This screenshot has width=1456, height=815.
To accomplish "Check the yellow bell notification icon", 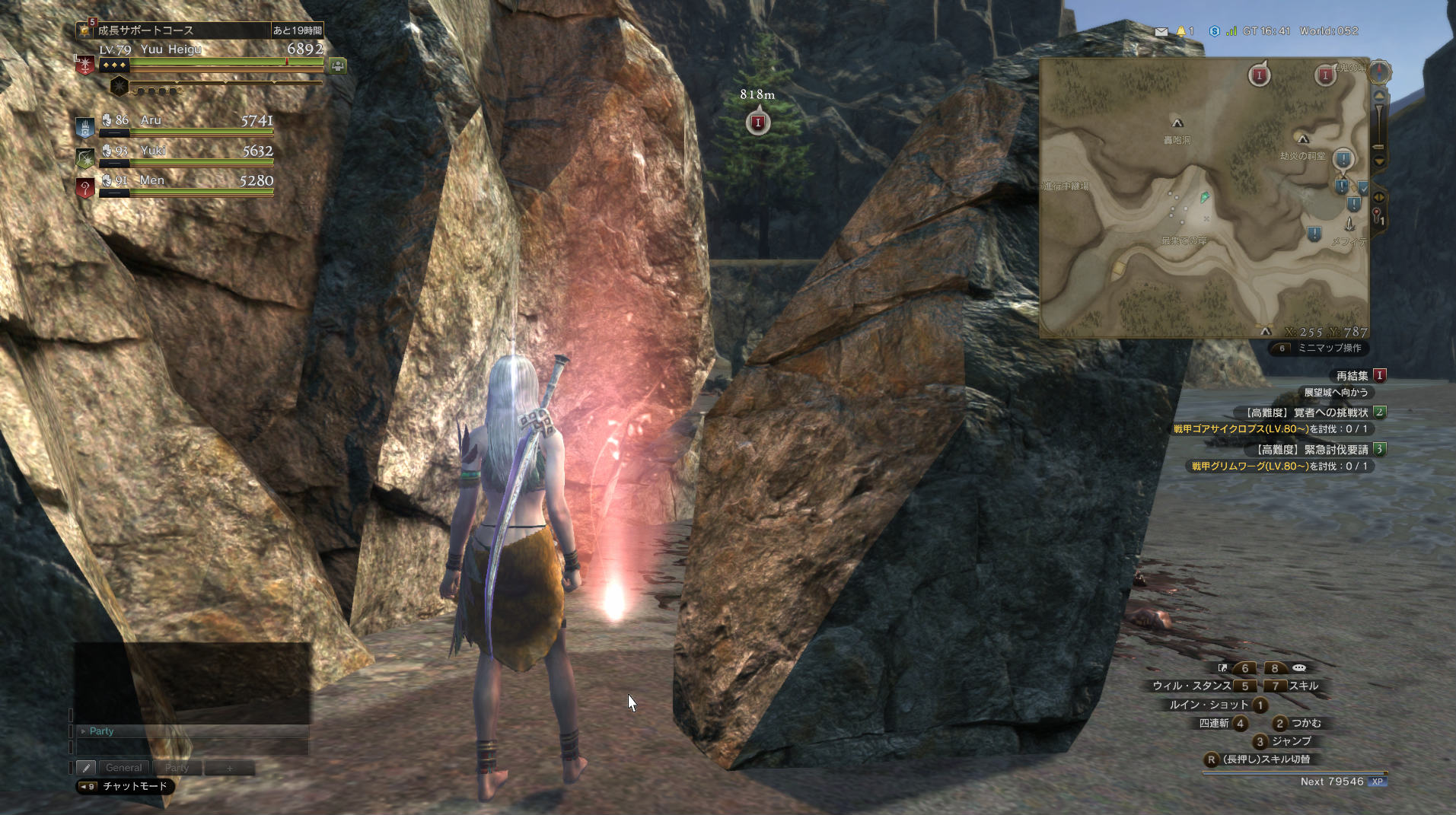I will pyautogui.click(x=1181, y=32).
